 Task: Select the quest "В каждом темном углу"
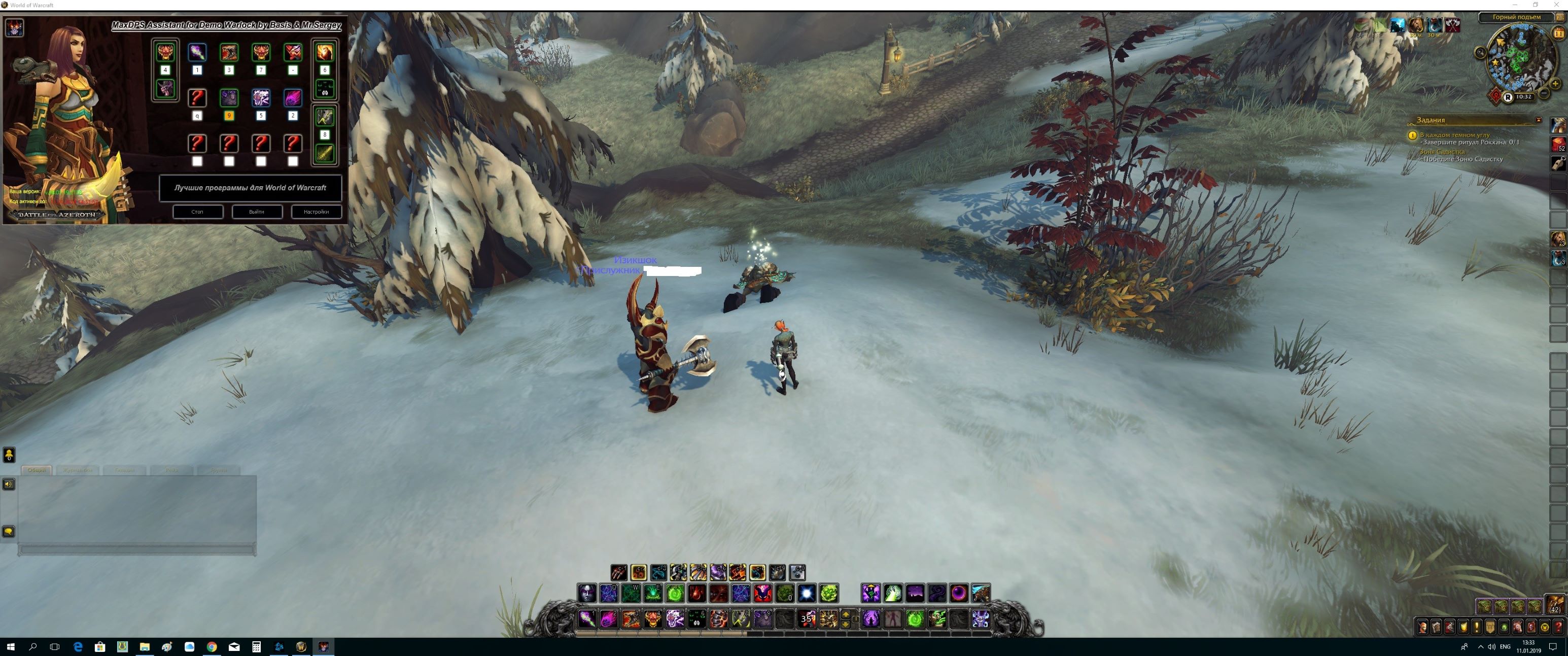pos(1455,134)
